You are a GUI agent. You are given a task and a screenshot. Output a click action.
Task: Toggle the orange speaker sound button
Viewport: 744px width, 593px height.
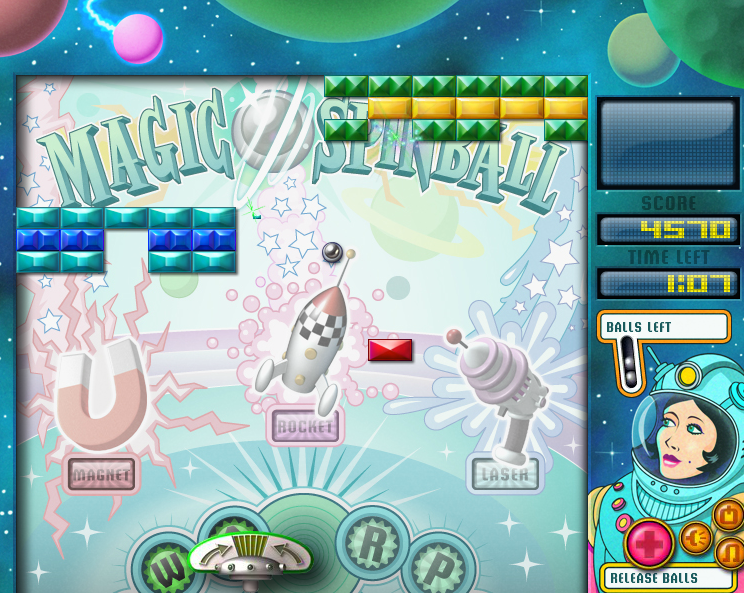(x=696, y=538)
